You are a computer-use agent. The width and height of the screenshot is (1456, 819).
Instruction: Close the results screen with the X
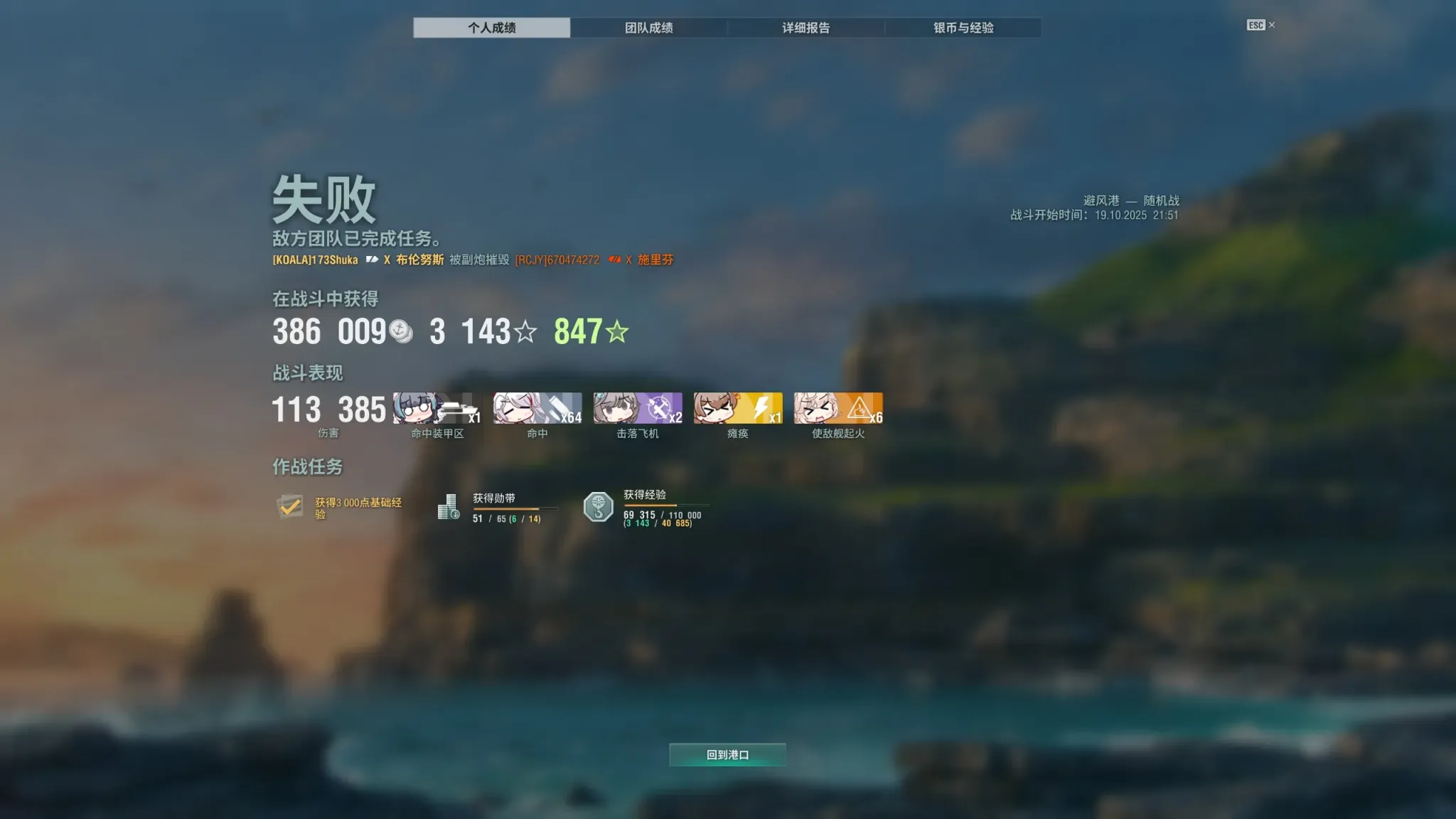[x=1272, y=25]
